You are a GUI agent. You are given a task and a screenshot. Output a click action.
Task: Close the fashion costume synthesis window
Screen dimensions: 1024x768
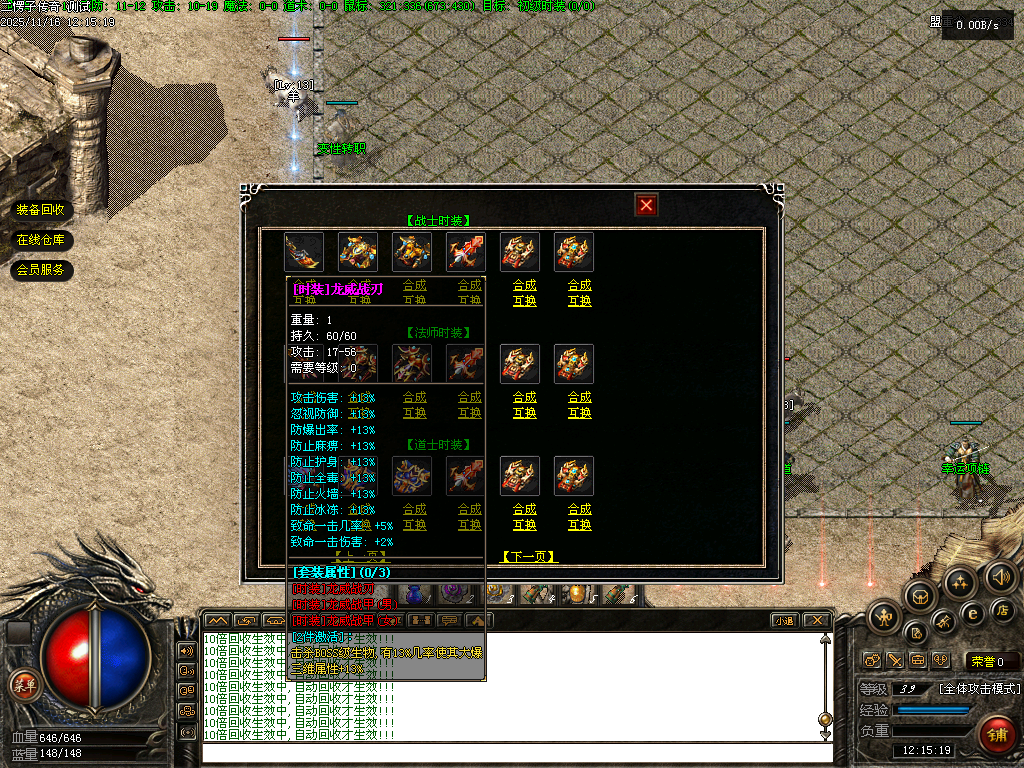(647, 205)
